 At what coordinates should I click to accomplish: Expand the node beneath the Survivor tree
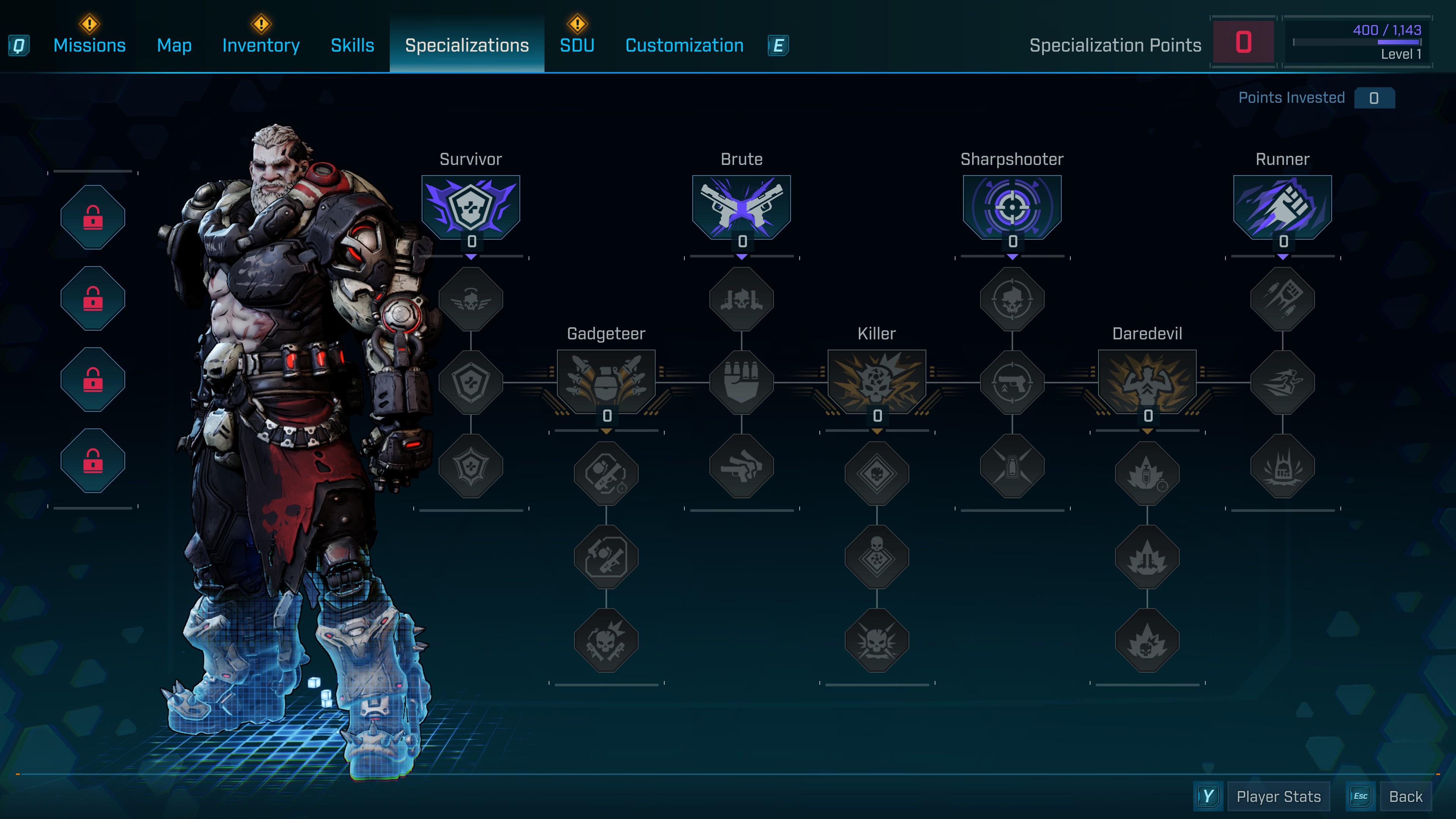point(471,298)
